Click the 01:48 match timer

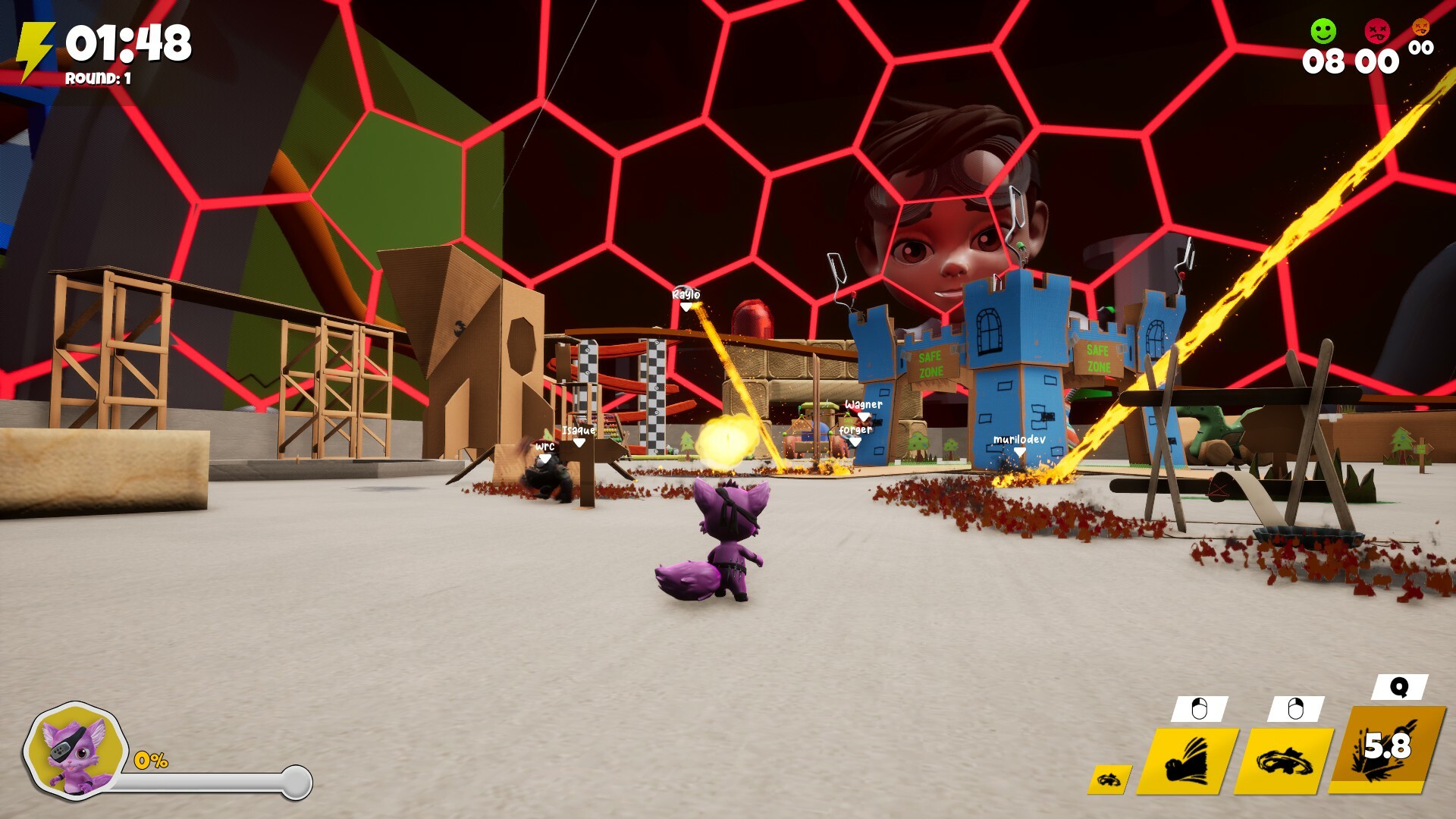(129, 43)
